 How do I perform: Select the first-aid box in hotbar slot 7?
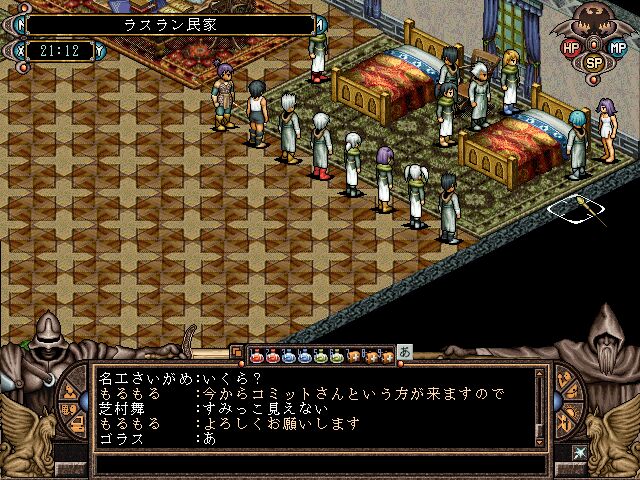pos(353,355)
